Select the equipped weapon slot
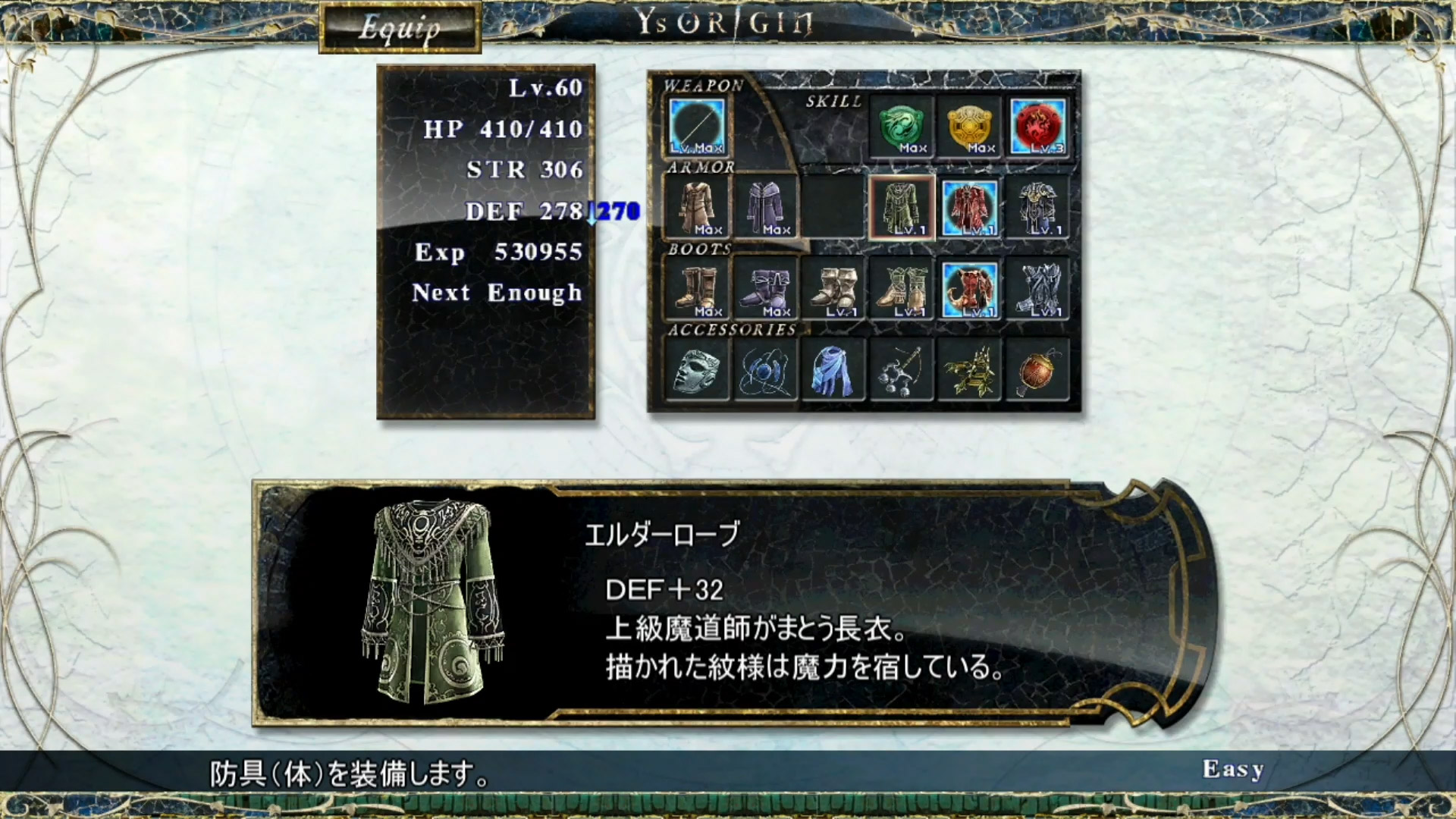 coord(697,126)
